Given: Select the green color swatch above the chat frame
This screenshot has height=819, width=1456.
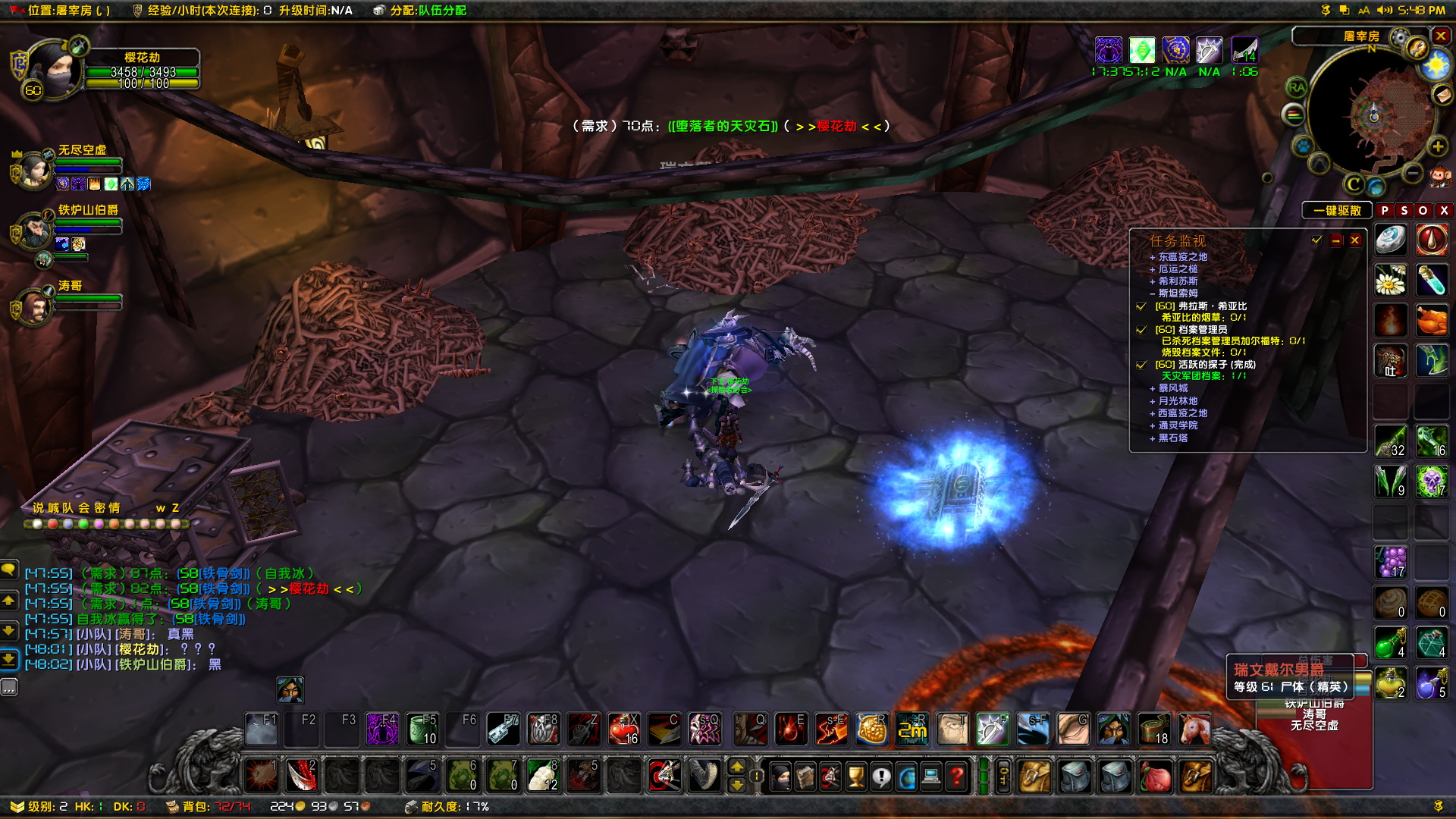Looking at the screenshot, I should coord(83,525).
